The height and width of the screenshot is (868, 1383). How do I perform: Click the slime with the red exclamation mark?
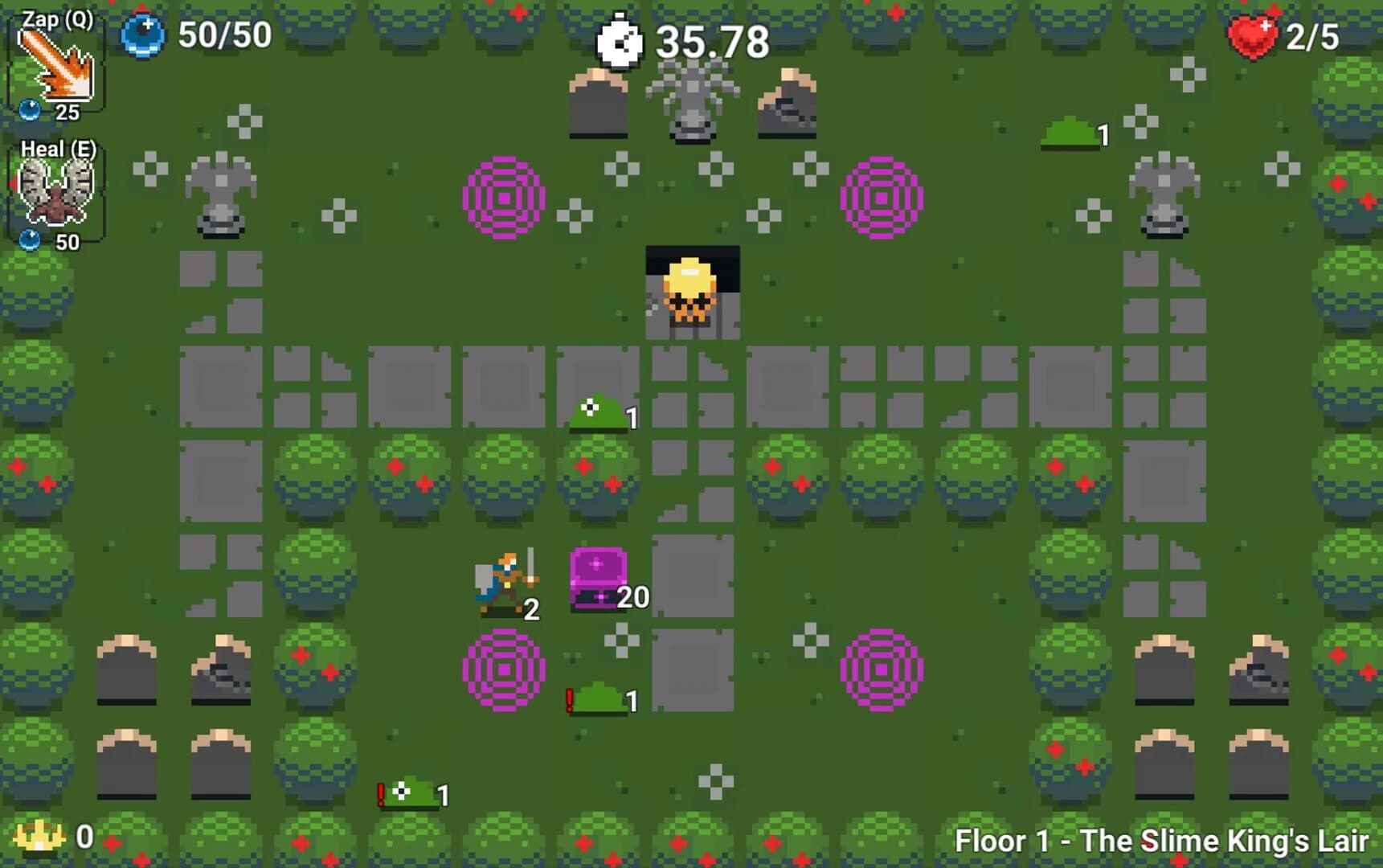pyautogui.click(x=599, y=698)
